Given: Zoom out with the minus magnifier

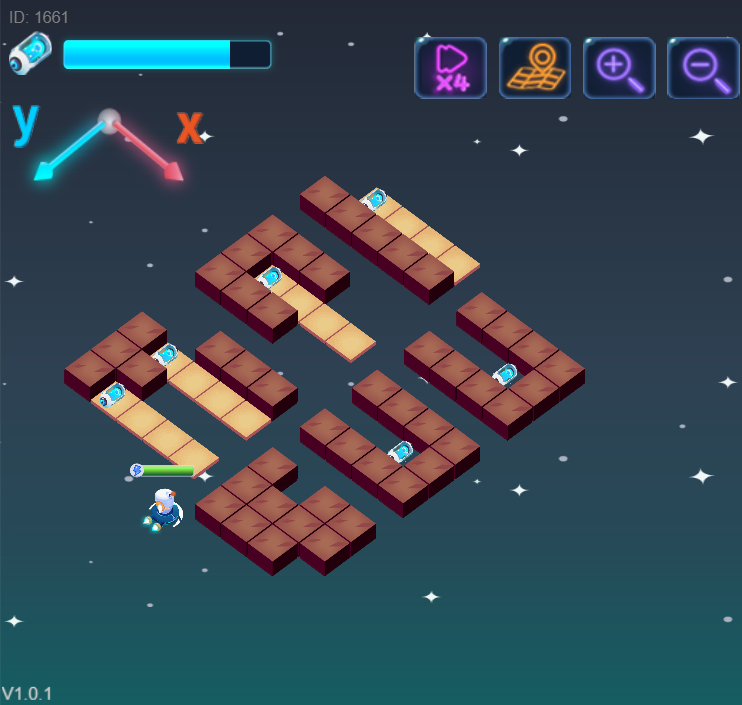Looking at the screenshot, I should click(703, 68).
